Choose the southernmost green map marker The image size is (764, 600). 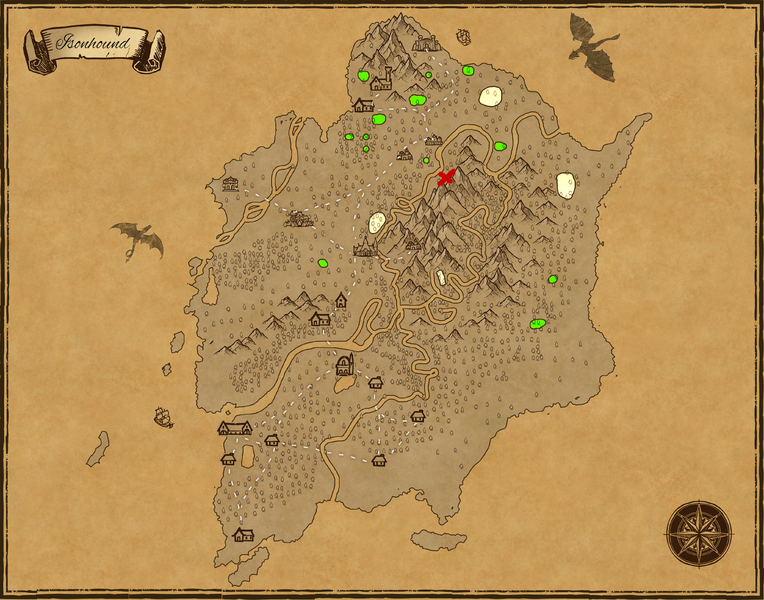coord(537,324)
